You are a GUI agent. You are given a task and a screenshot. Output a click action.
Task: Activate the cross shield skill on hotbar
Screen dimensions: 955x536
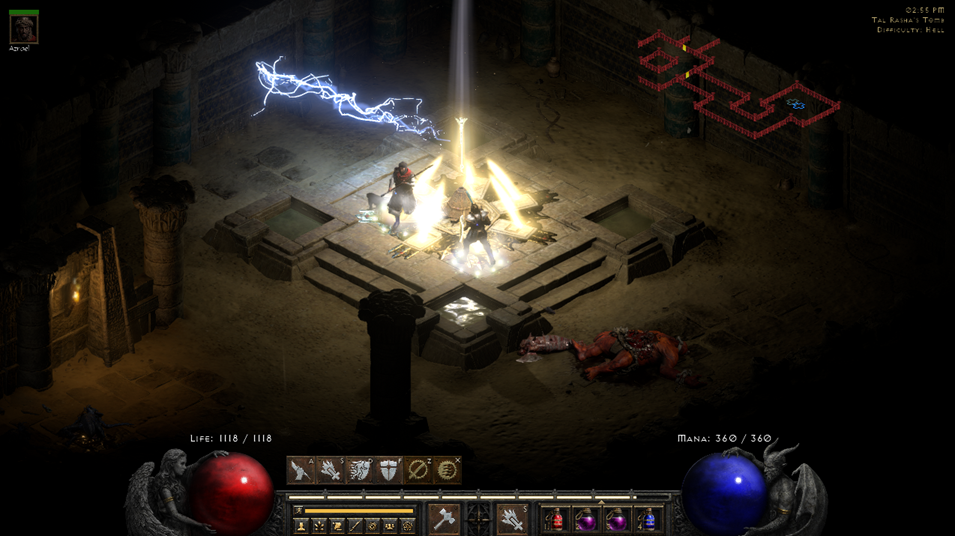[388, 470]
